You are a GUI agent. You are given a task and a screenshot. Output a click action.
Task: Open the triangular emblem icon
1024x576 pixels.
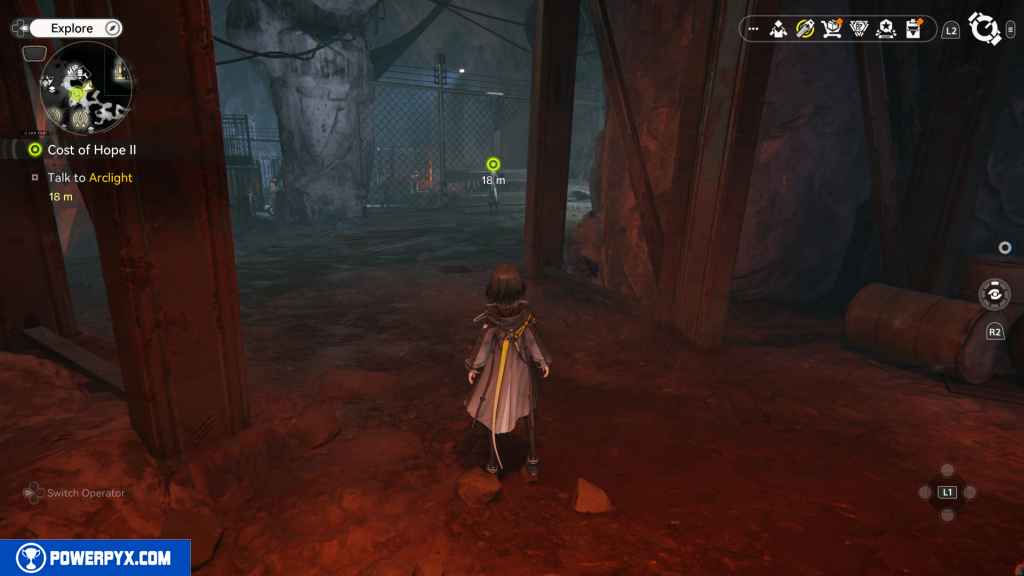click(x=858, y=29)
